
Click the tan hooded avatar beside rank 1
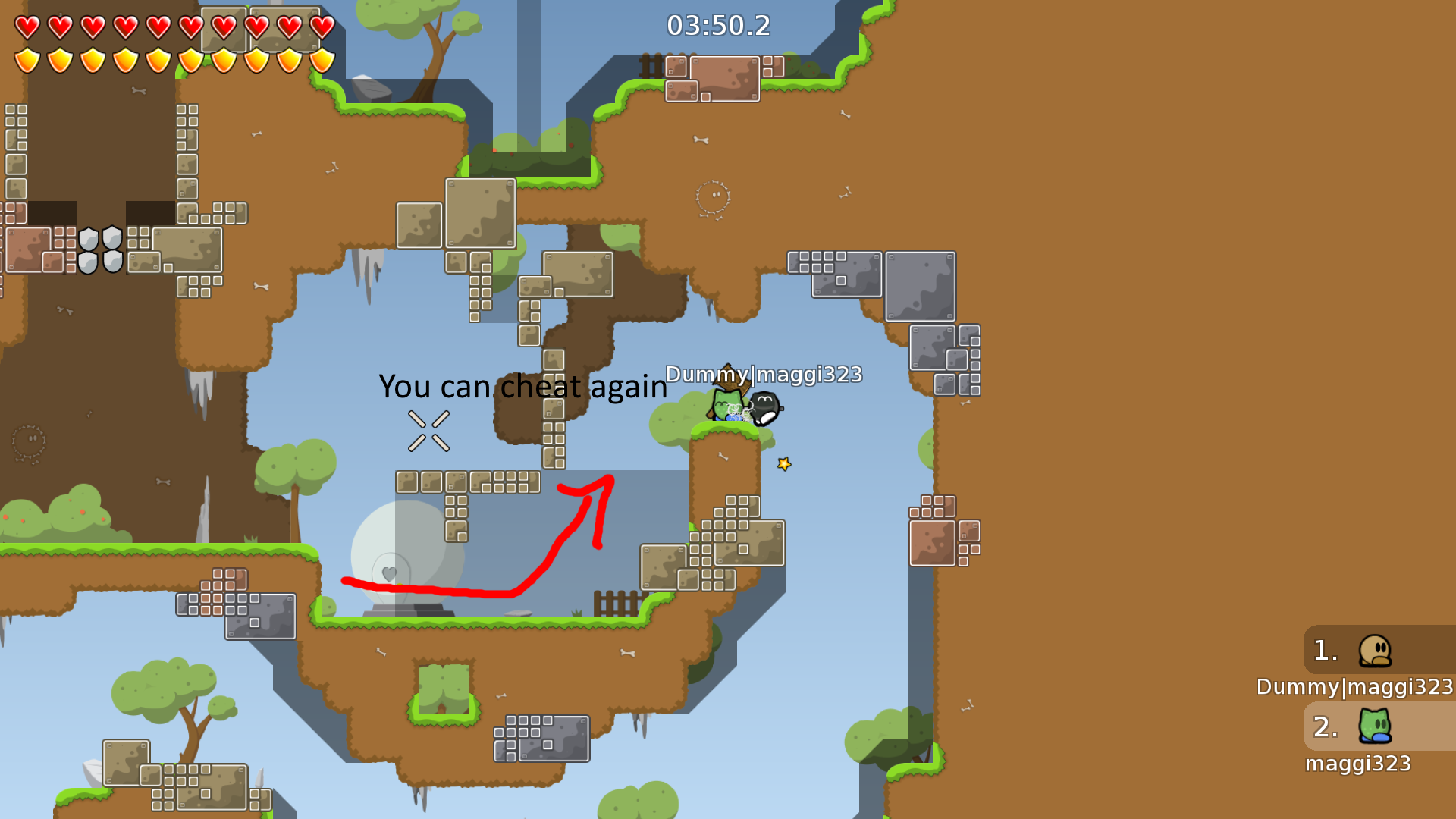click(x=1376, y=652)
